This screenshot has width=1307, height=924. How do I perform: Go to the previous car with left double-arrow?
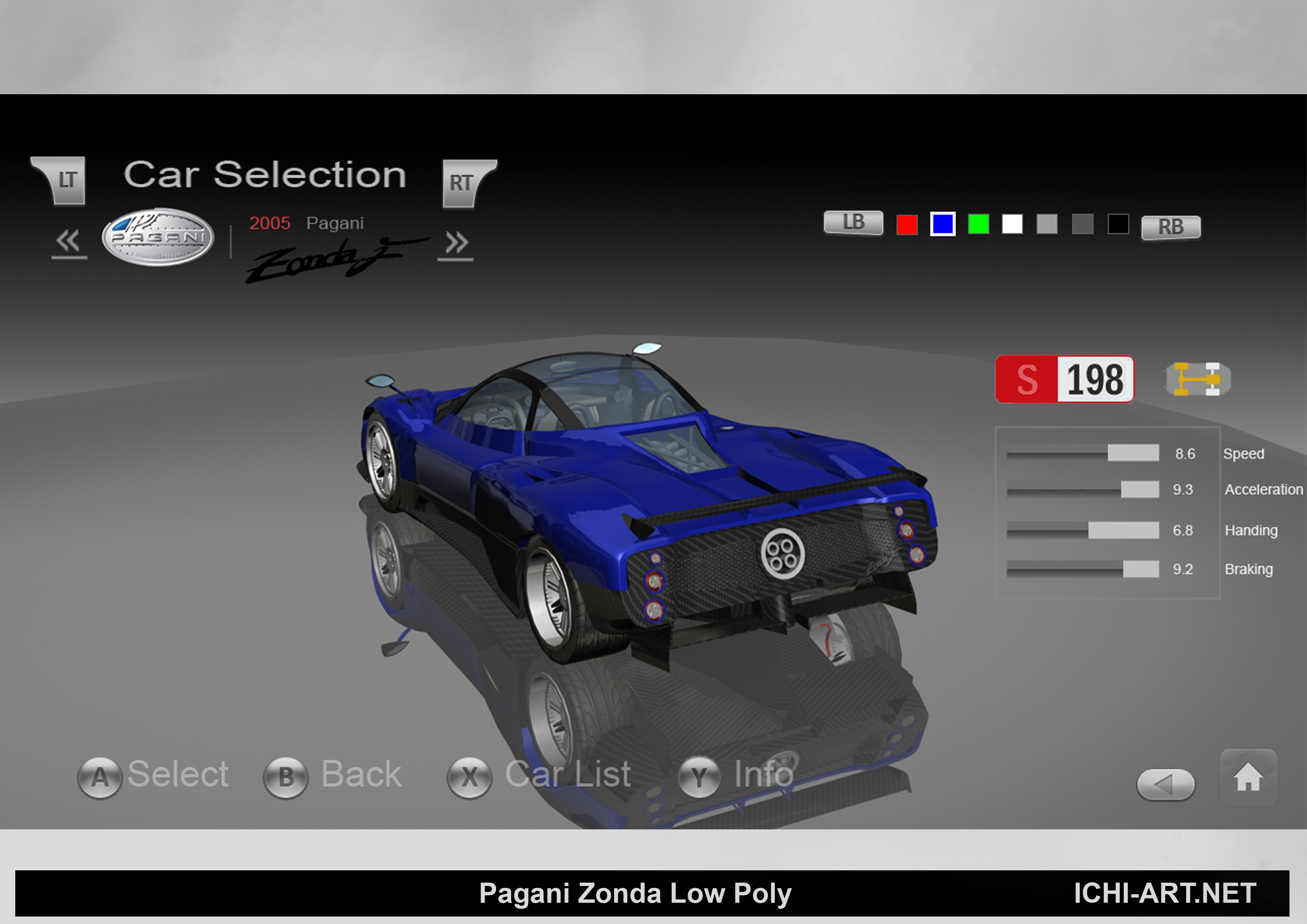[69, 242]
